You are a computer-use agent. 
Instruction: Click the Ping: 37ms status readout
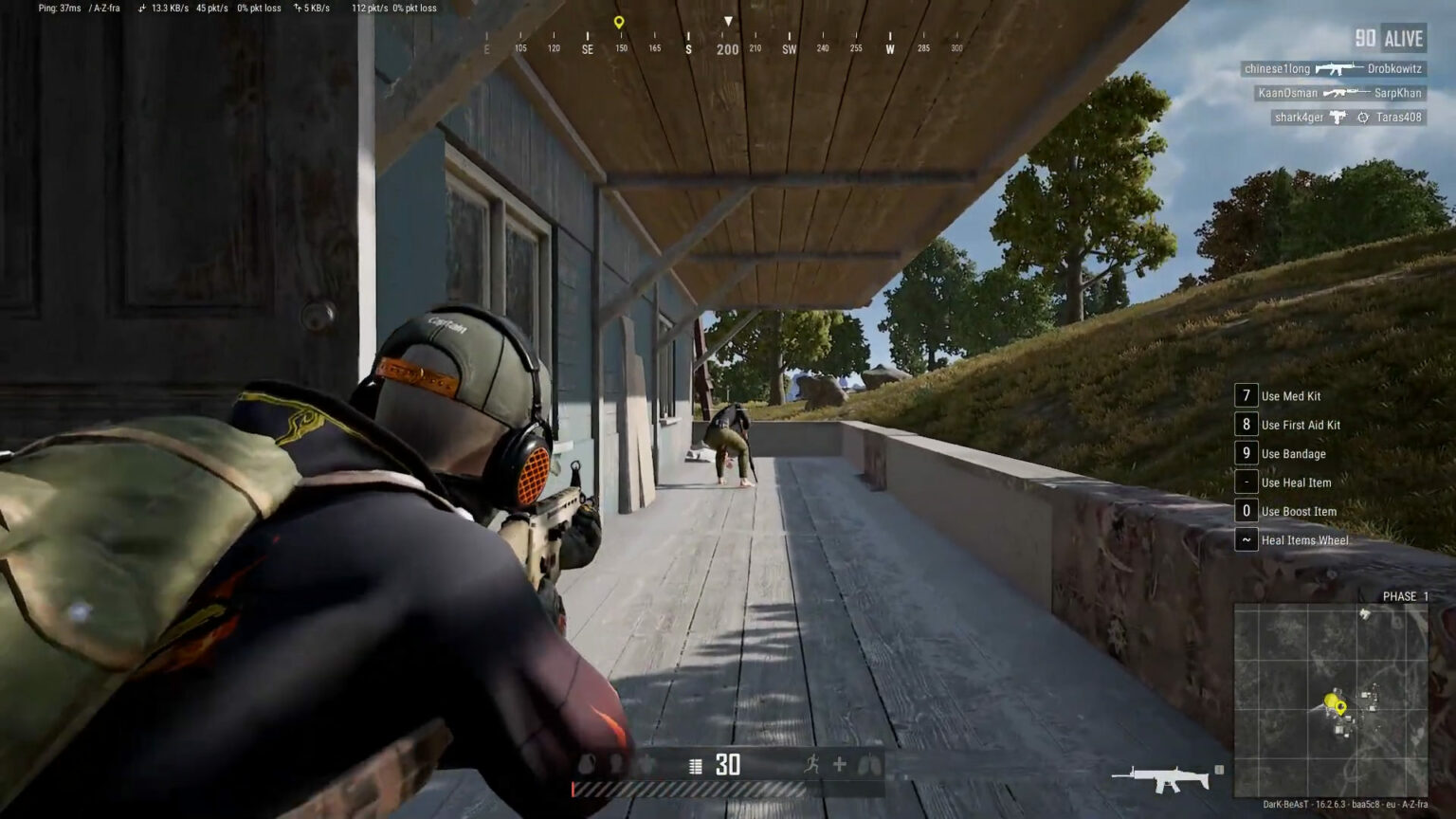tap(54, 8)
